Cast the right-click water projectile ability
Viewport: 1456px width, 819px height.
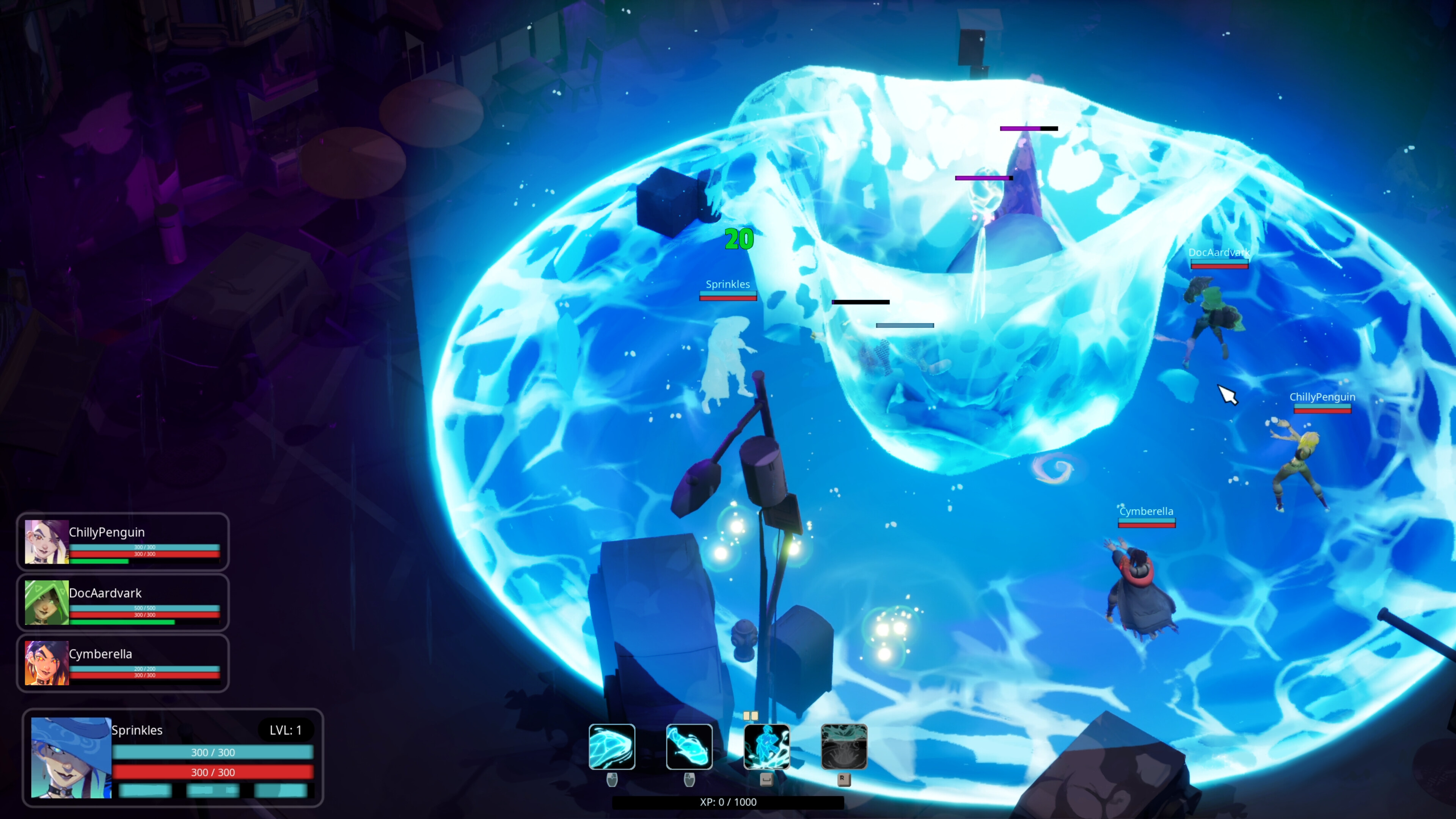pos(690,747)
